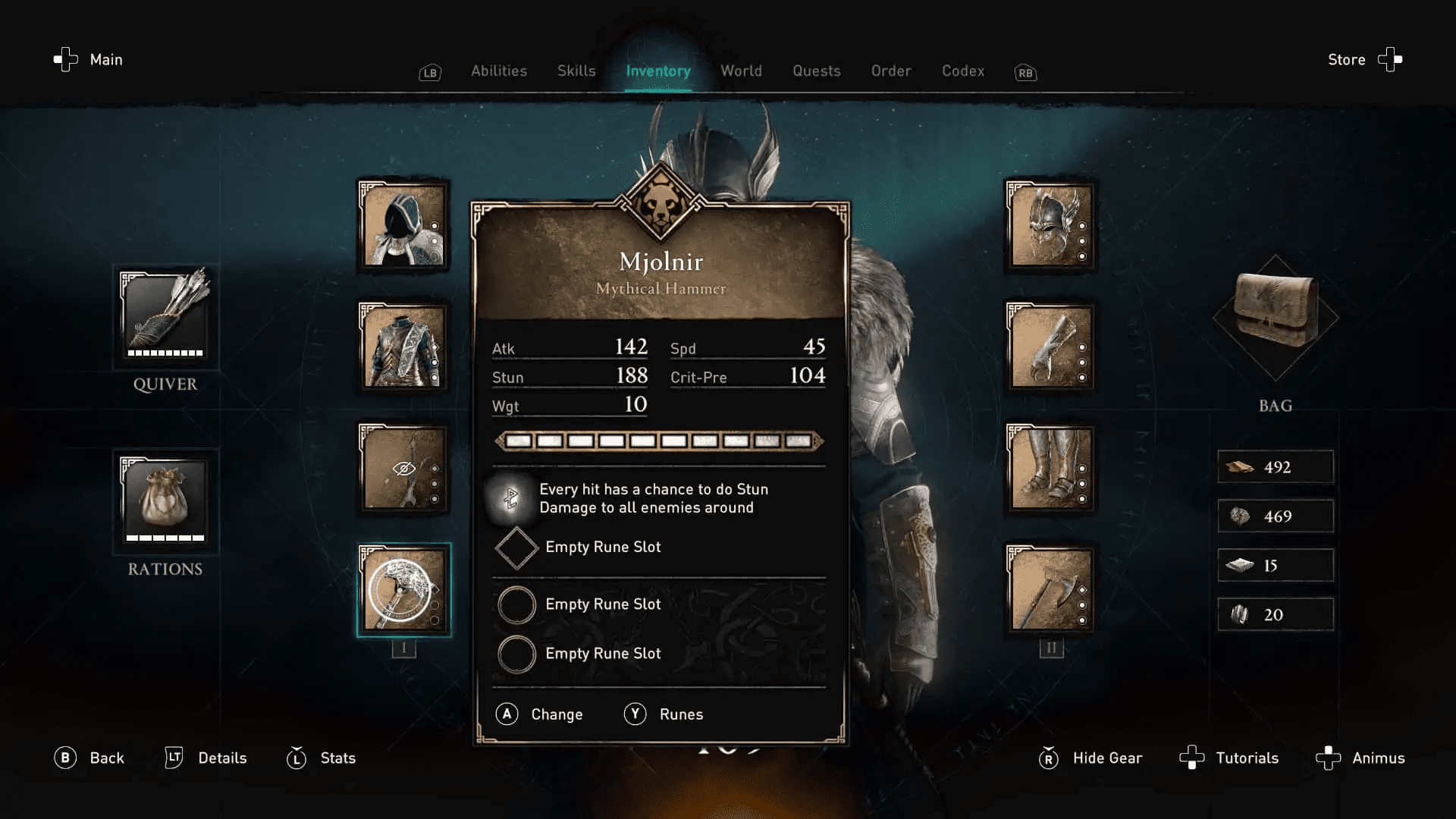Select the bracers gear slot
This screenshot has height=819, width=1456.
click(x=1050, y=347)
